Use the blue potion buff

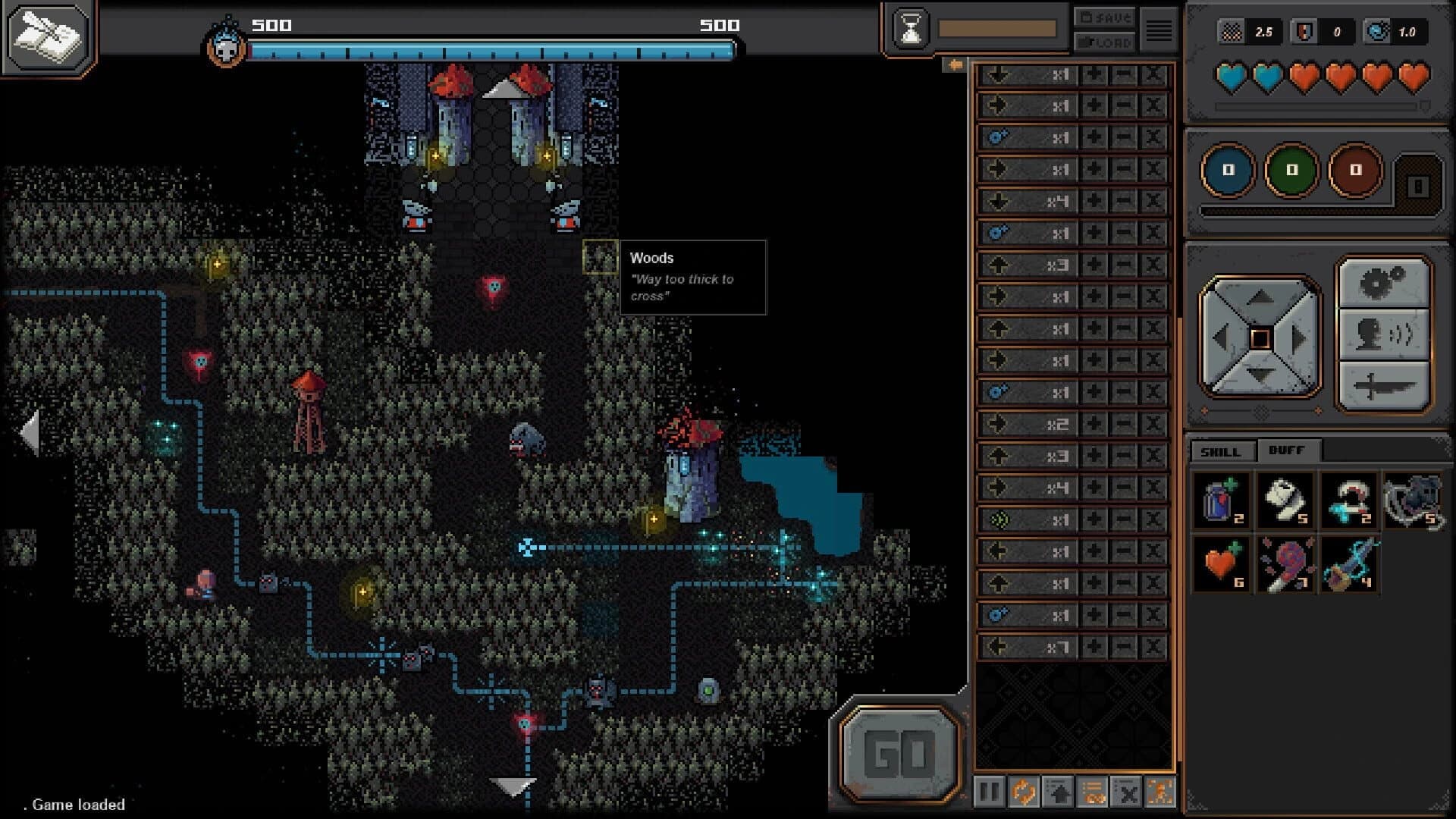click(x=1221, y=500)
